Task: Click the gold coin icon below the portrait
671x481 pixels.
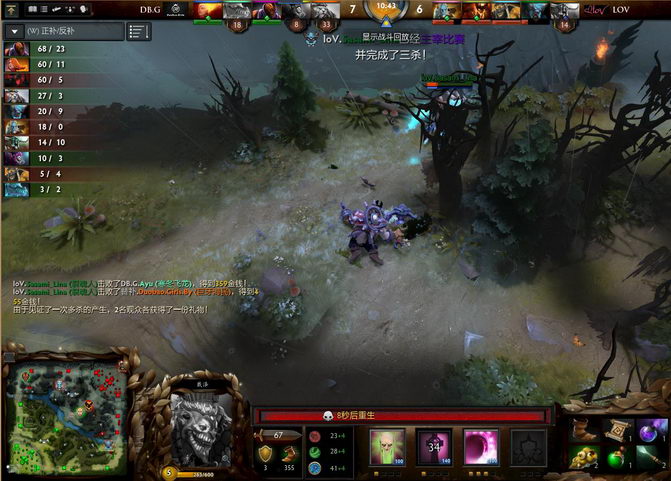Action: (x=169, y=472)
